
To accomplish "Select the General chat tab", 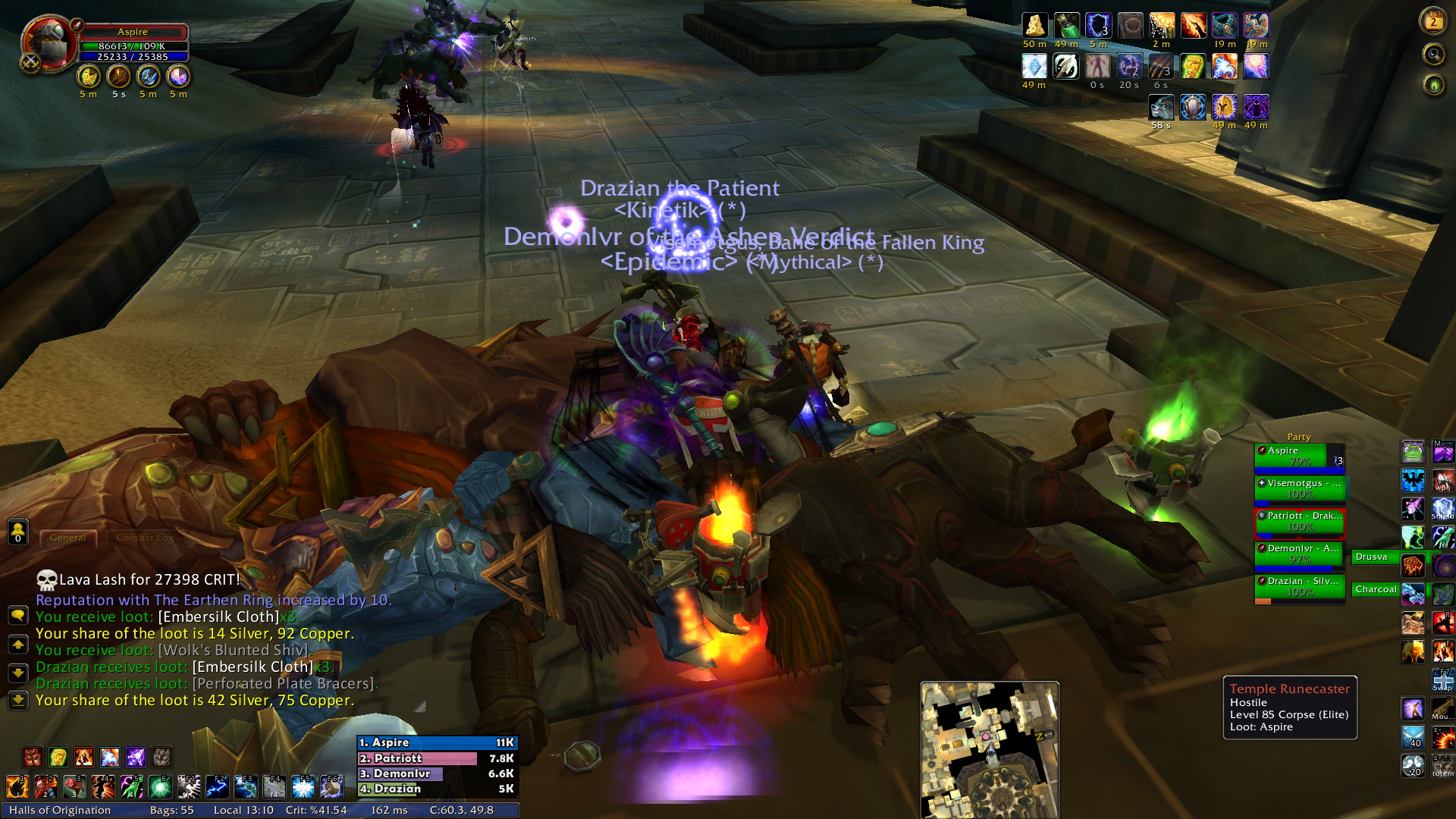I will tap(67, 538).
